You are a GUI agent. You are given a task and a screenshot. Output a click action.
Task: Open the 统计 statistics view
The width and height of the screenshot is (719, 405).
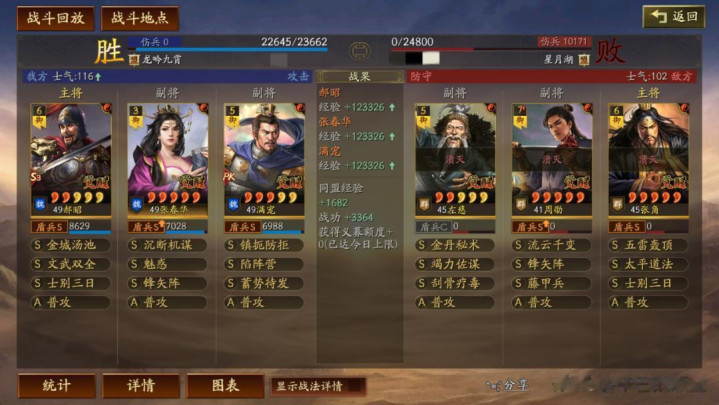[57, 385]
